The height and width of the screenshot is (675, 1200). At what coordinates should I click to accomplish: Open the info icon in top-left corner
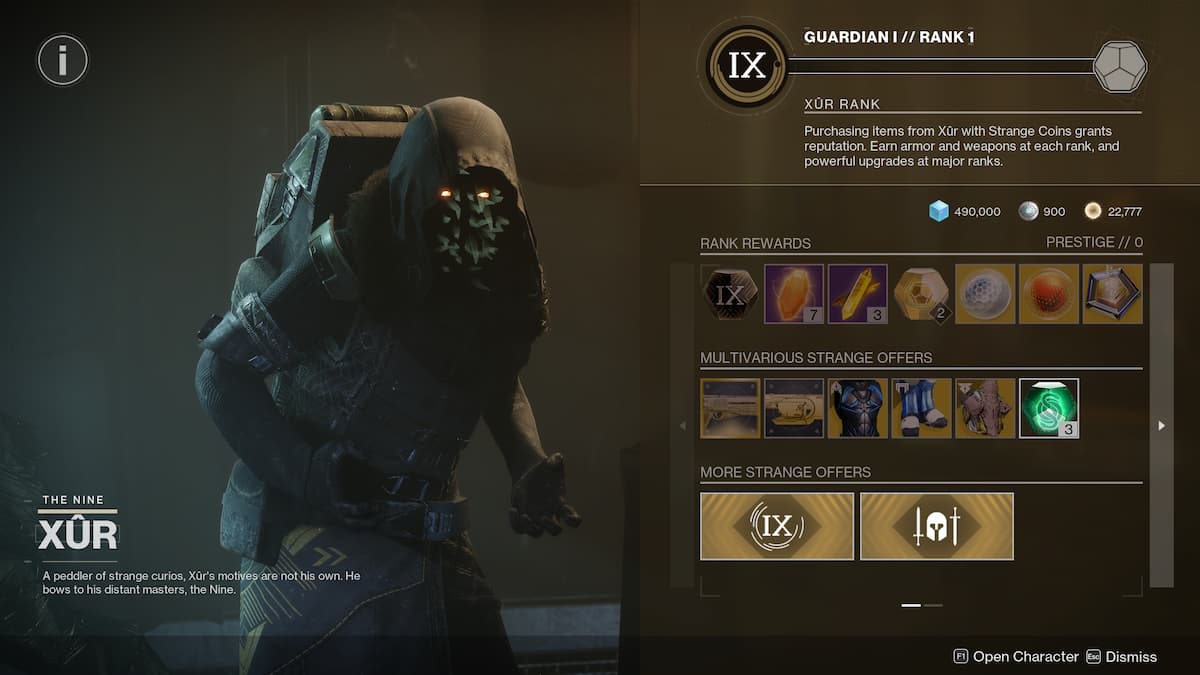click(x=63, y=61)
